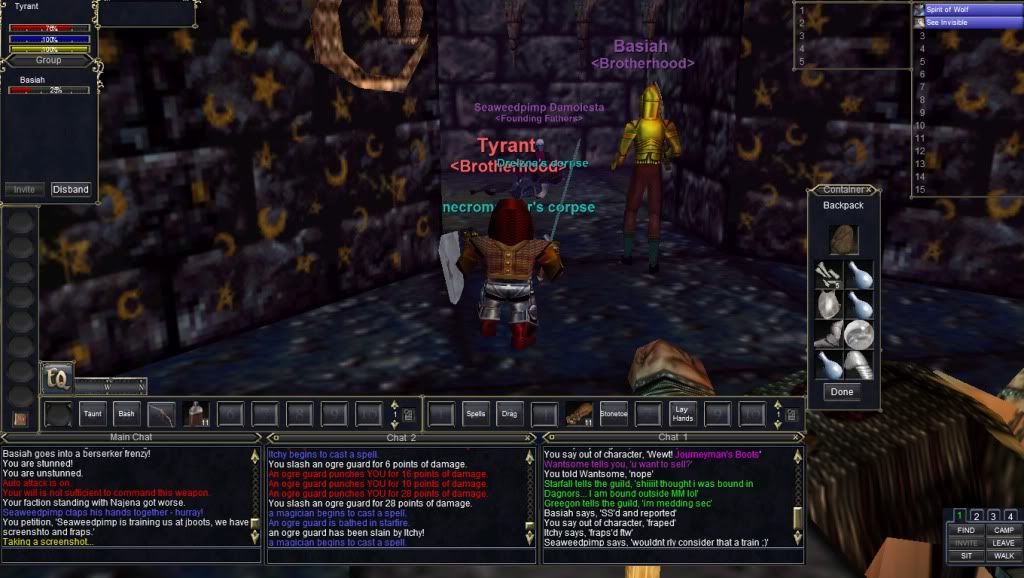Viewport: 1024px width, 578px height.
Task: Click the Drag hotbar button
Action: coord(510,412)
